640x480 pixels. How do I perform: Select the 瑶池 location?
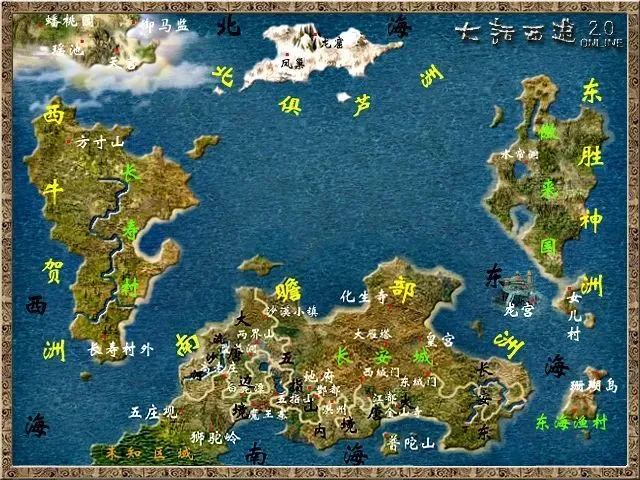tap(66, 47)
